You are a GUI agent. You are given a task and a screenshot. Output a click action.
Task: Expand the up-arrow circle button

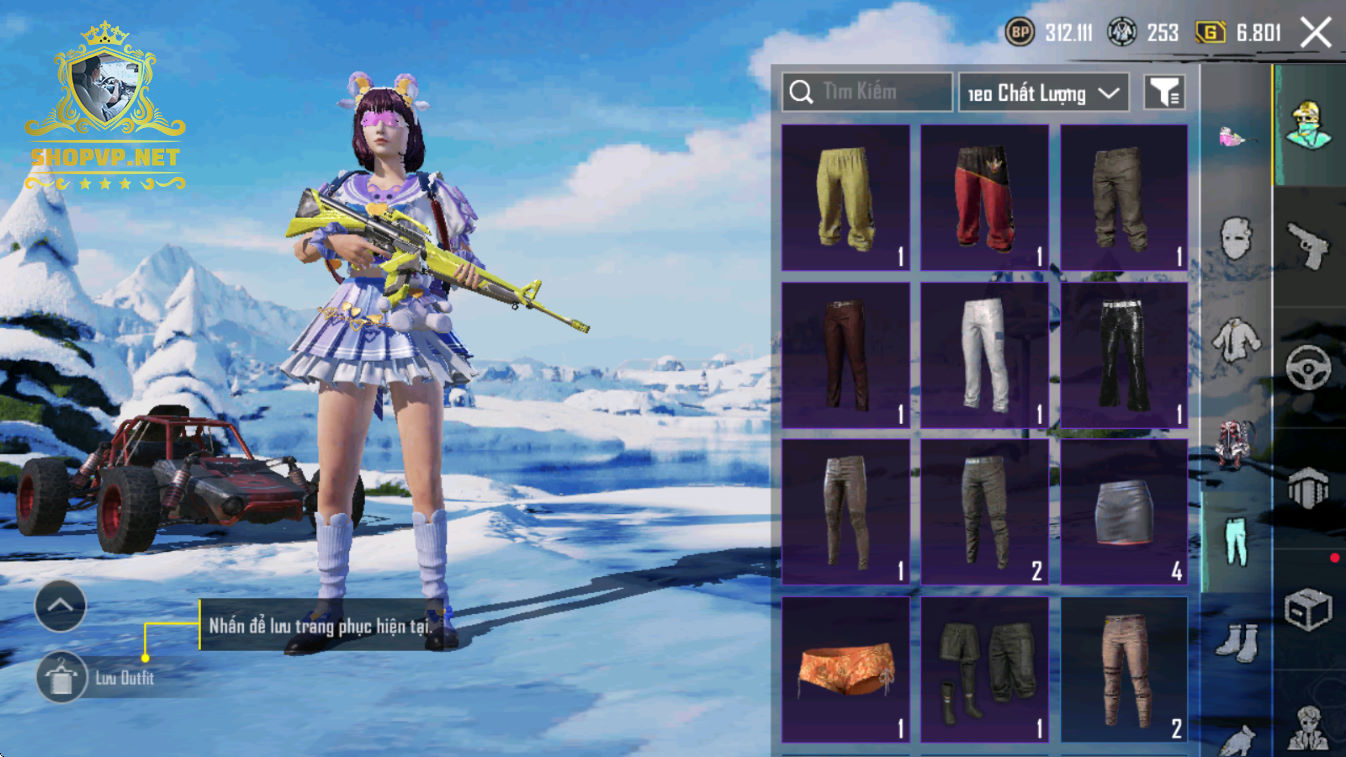(61, 605)
